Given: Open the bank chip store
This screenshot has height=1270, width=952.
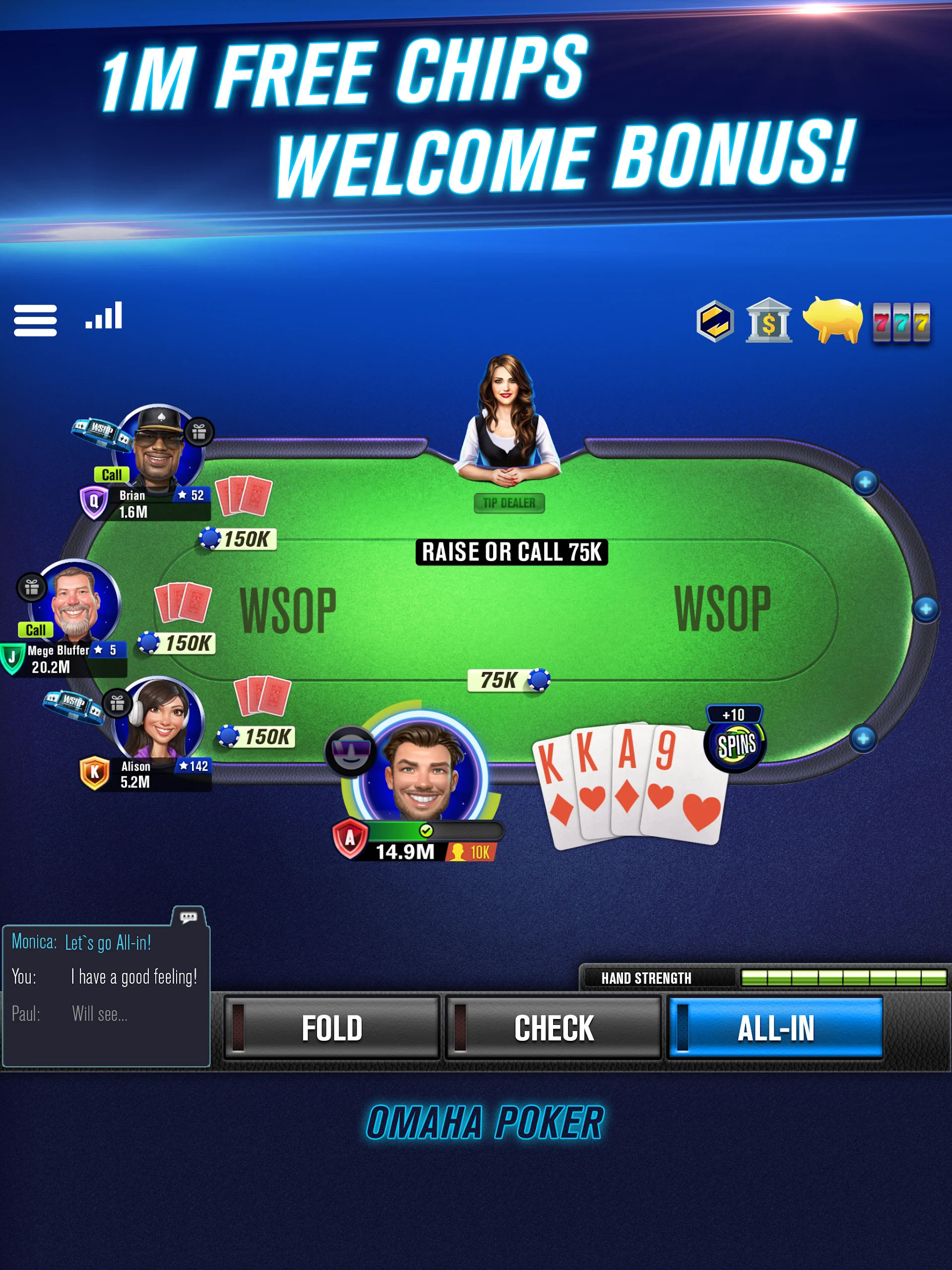Looking at the screenshot, I should [x=768, y=321].
